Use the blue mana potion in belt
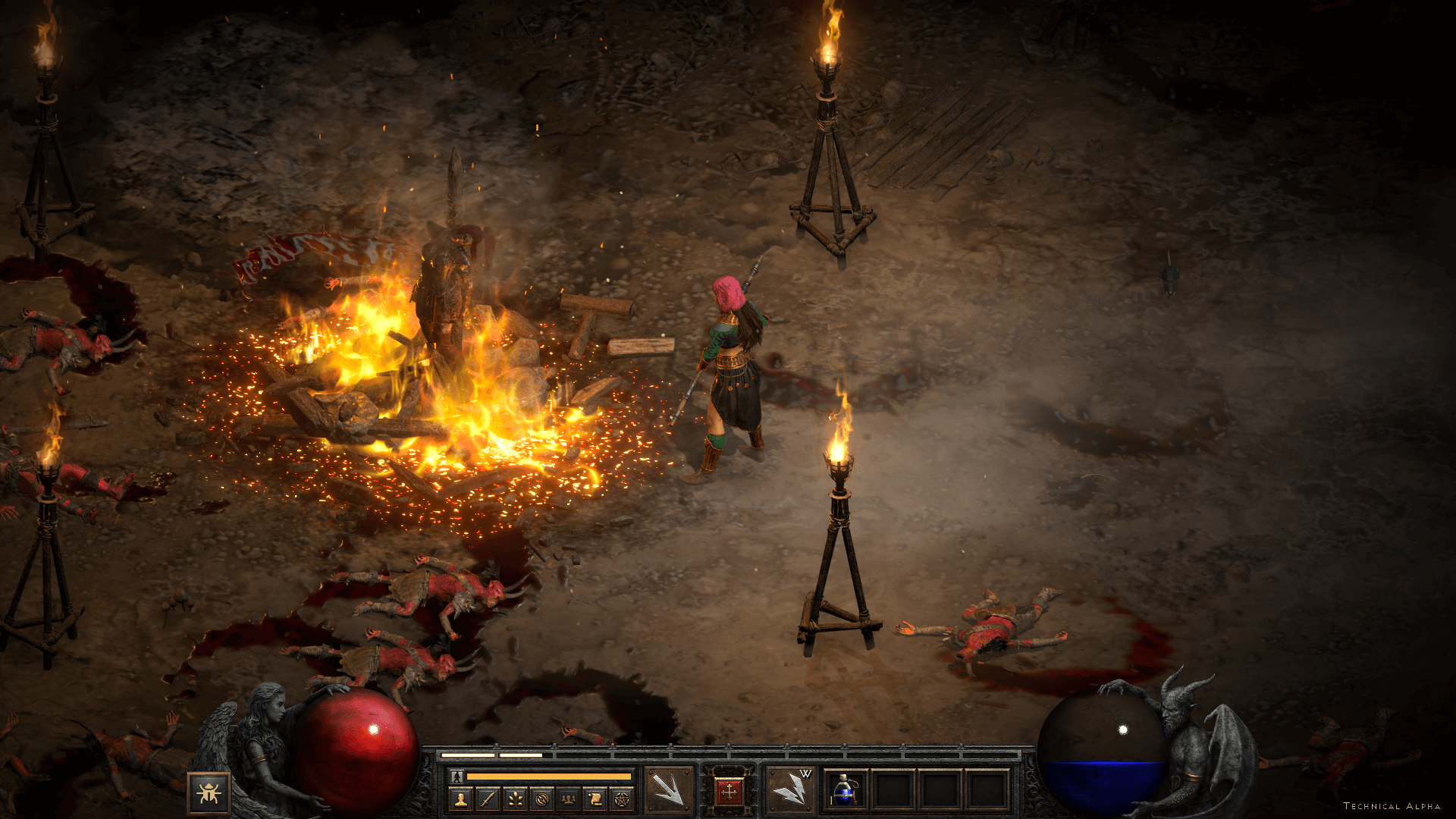1456x819 pixels. (x=843, y=790)
